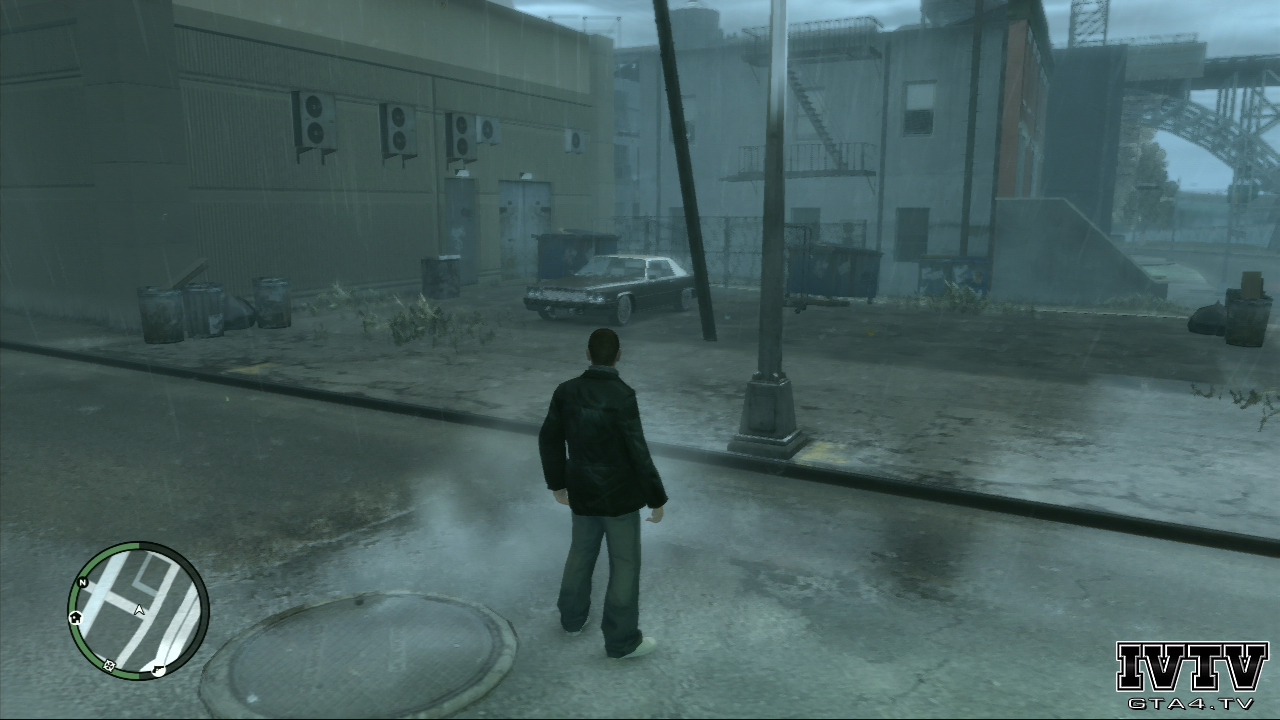The height and width of the screenshot is (720, 1280).
Task: Click the gun shop blip on the radar
Action: [158, 668]
